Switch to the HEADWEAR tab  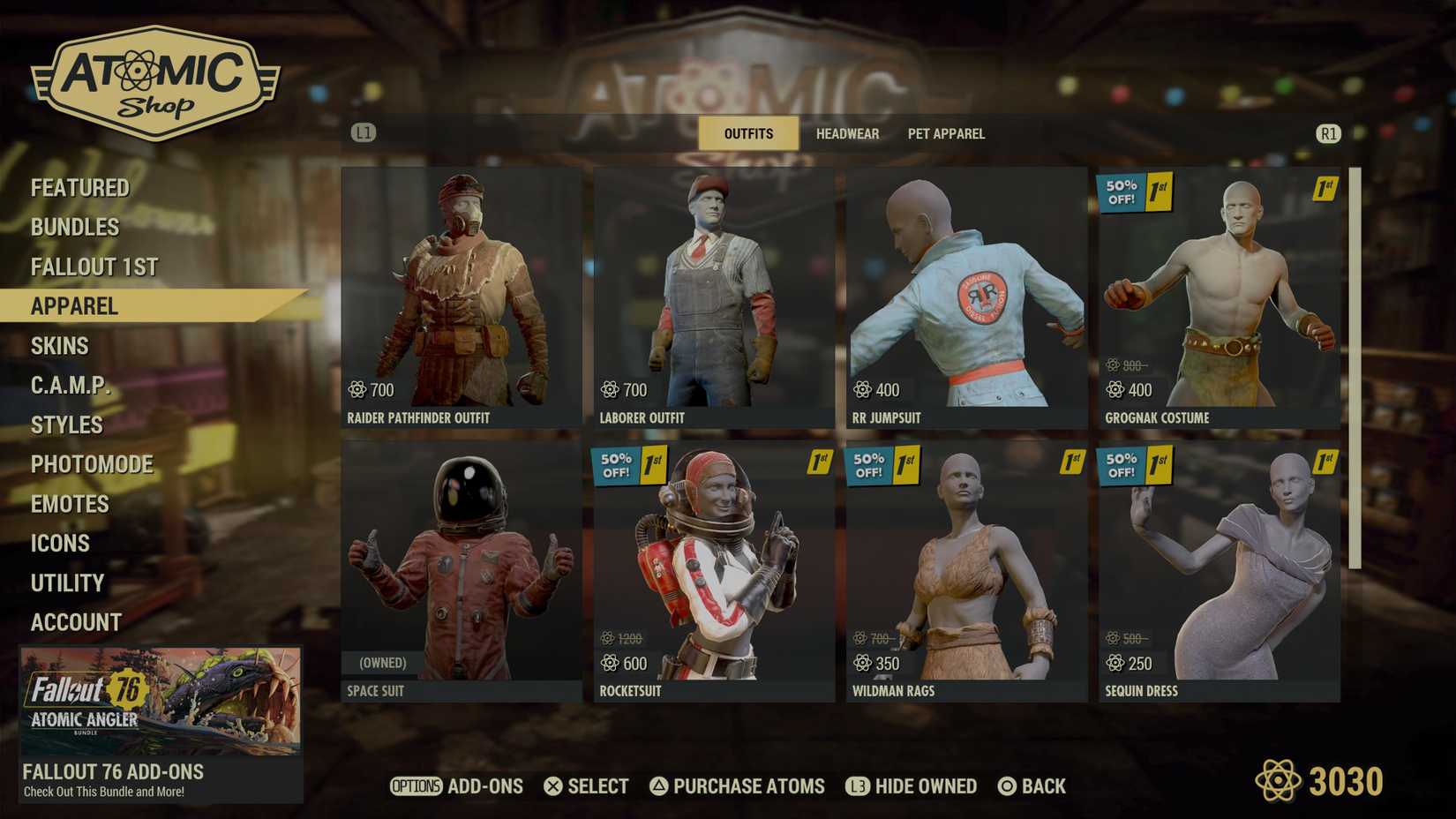pos(847,133)
